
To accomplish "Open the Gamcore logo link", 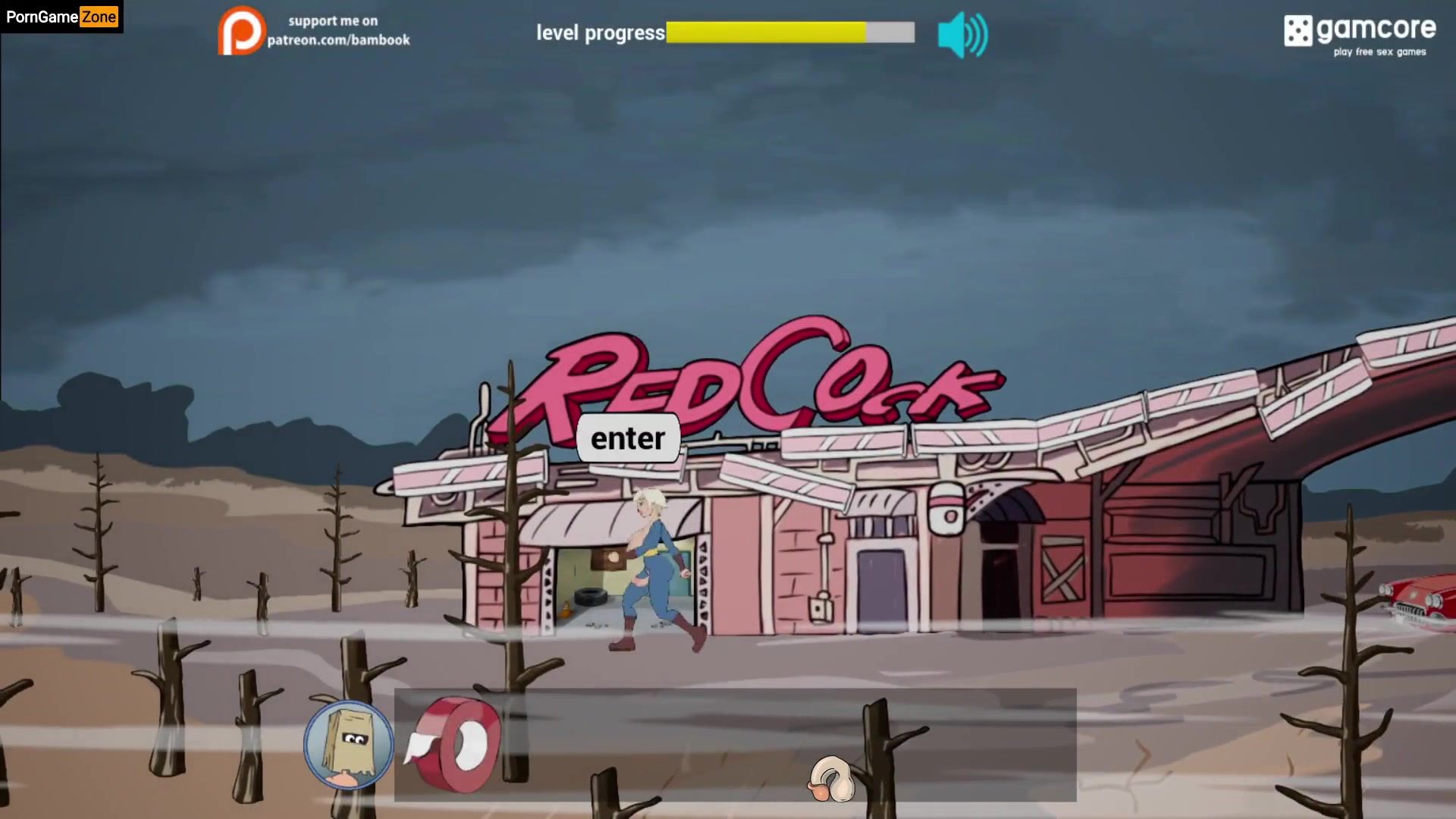I will pos(1359,34).
